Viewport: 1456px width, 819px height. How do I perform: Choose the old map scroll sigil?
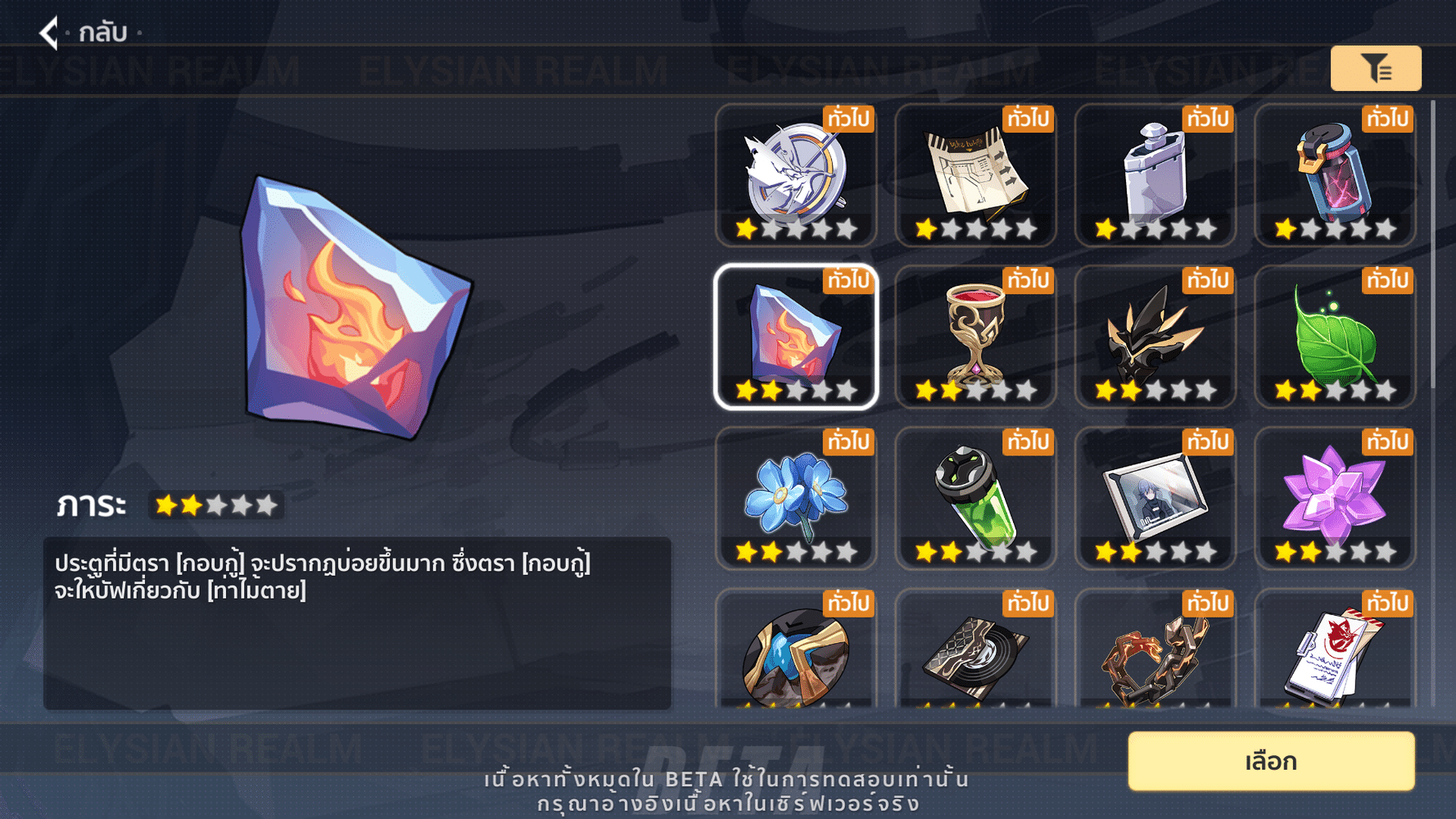(975, 174)
